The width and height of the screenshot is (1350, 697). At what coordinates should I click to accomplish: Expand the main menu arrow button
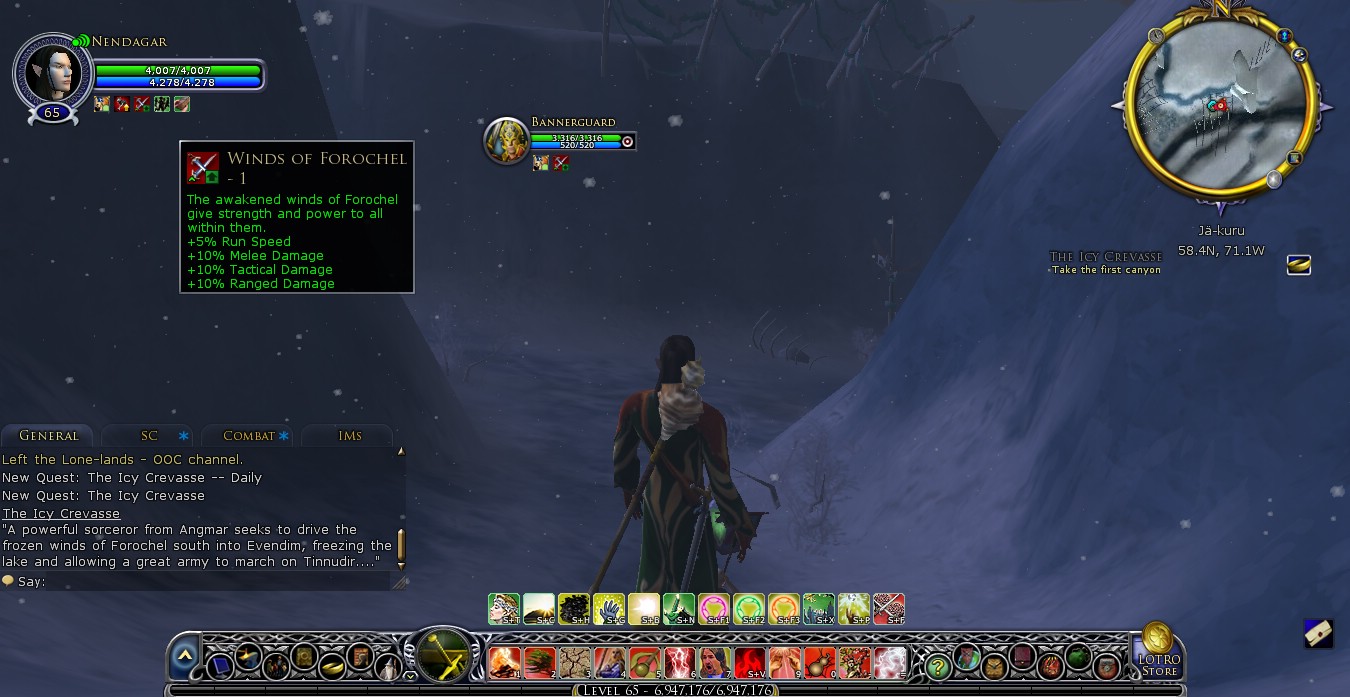coord(184,656)
